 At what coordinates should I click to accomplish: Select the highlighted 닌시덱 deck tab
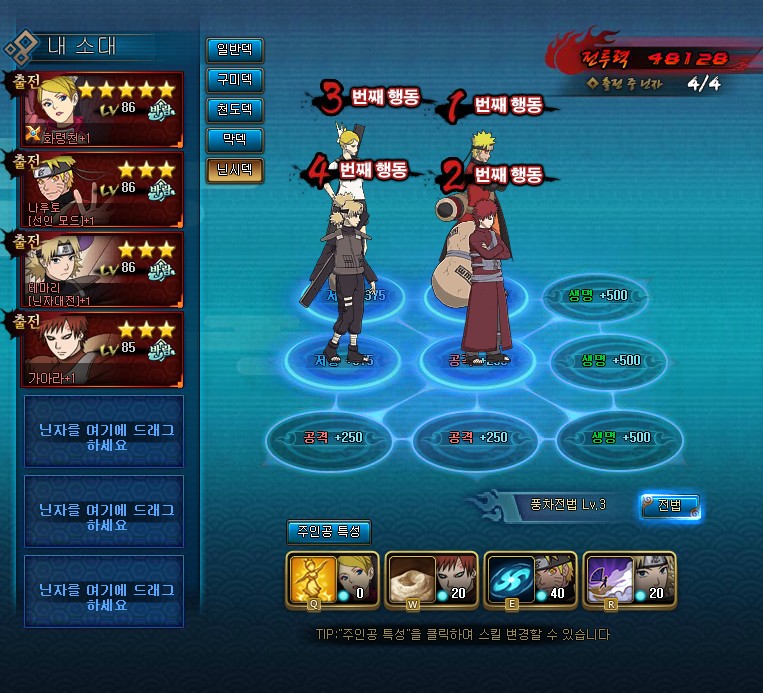[x=234, y=169]
